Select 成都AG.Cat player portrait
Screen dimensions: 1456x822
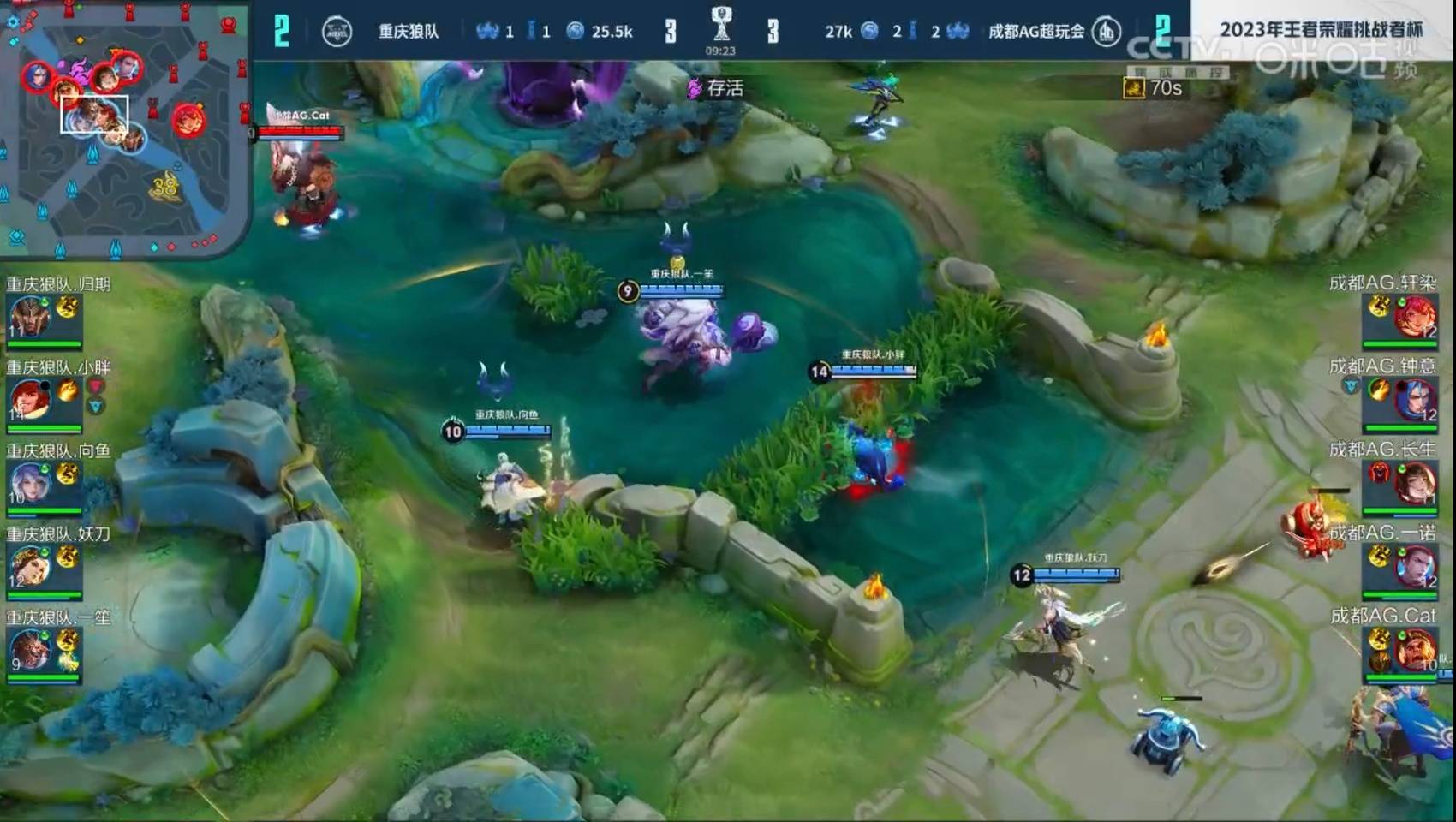click(x=1415, y=650)
